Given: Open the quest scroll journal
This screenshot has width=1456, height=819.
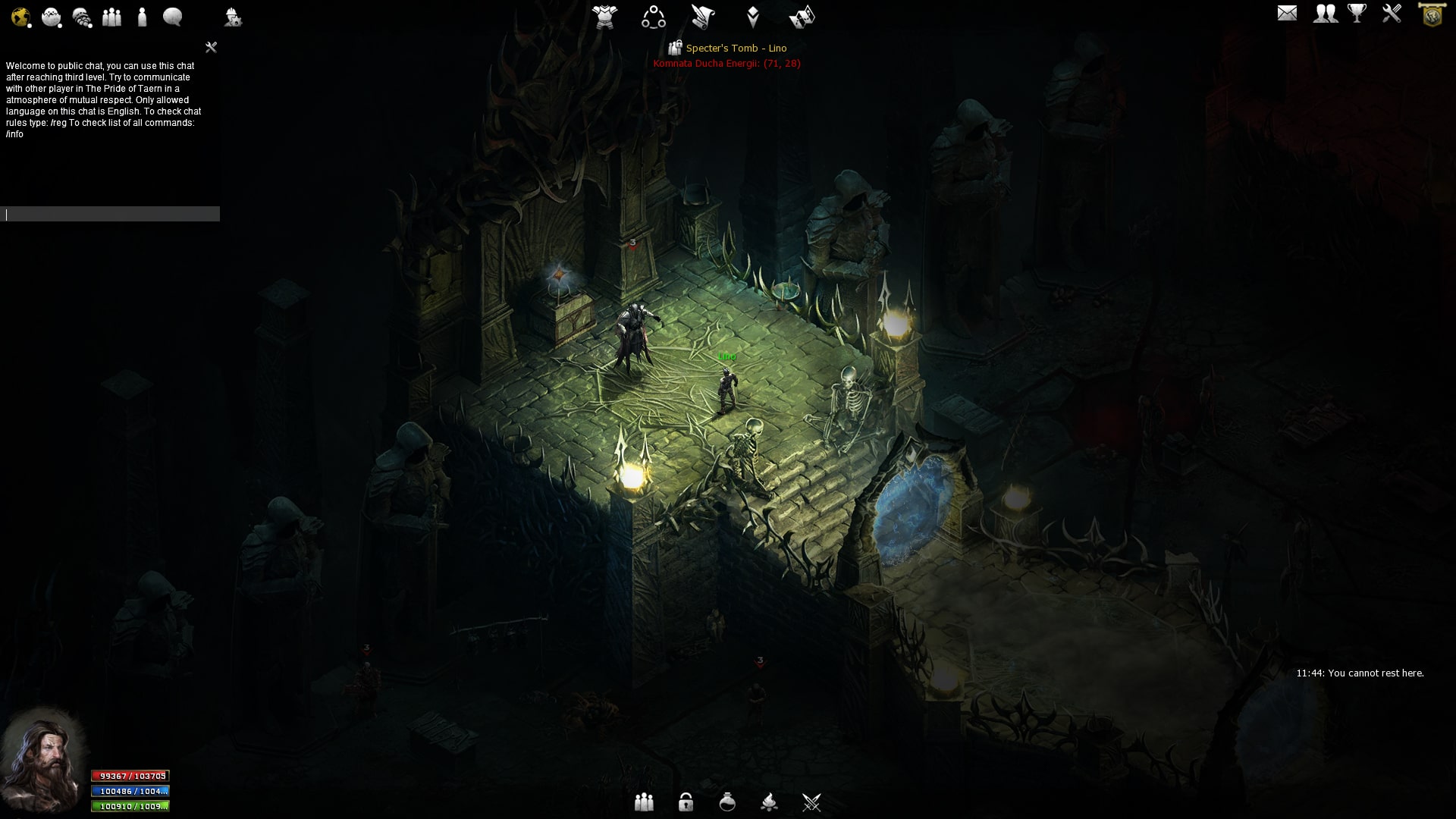Looking at the screenshot, I should [702, 17].
